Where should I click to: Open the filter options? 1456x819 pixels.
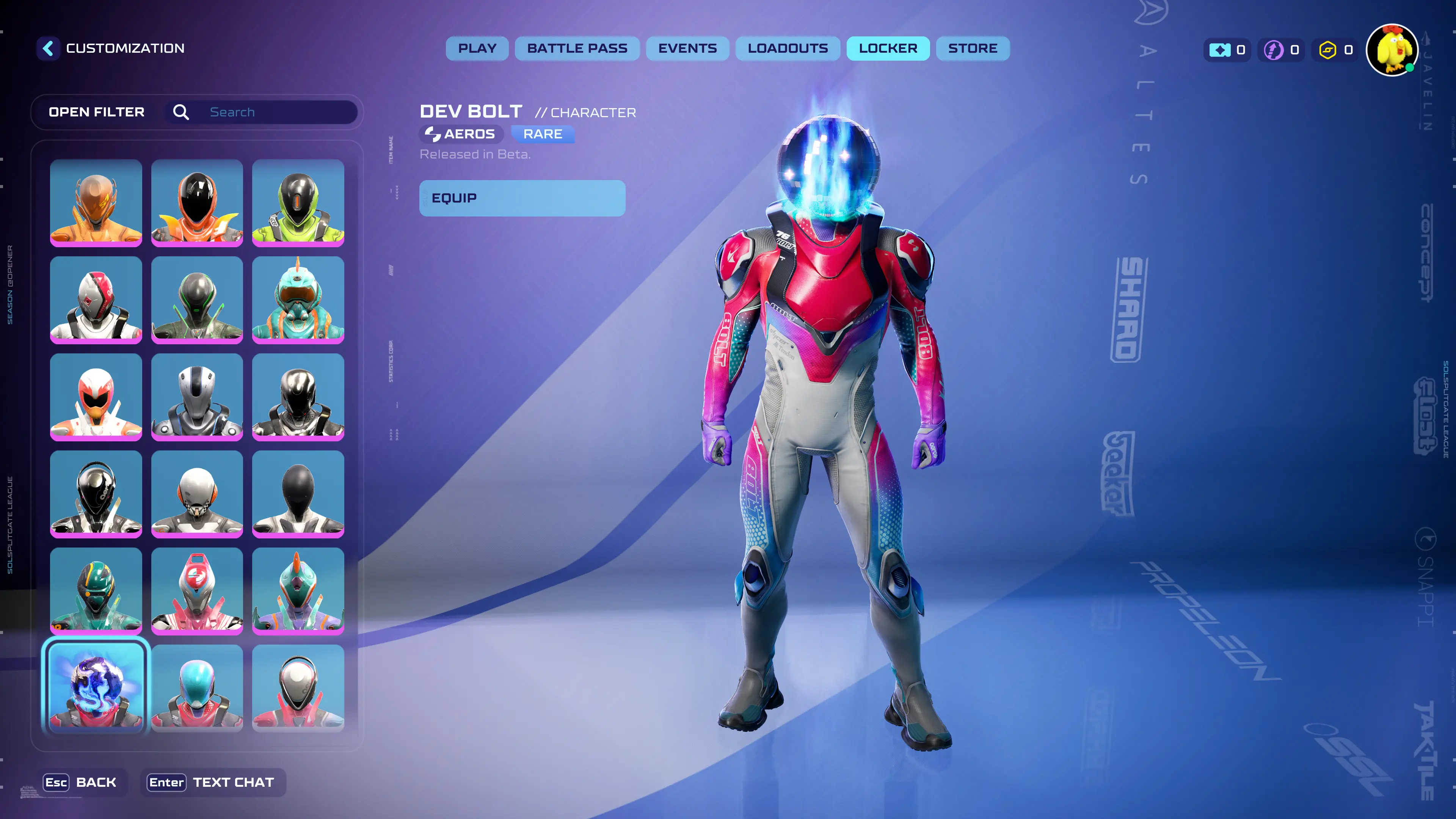[97, 112]
